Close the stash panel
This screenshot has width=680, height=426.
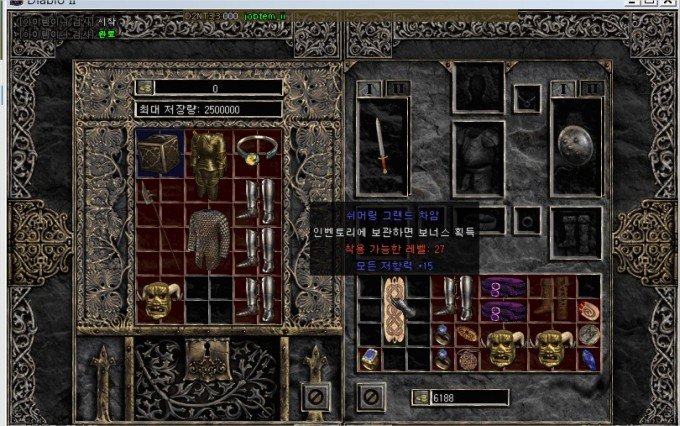316,397
